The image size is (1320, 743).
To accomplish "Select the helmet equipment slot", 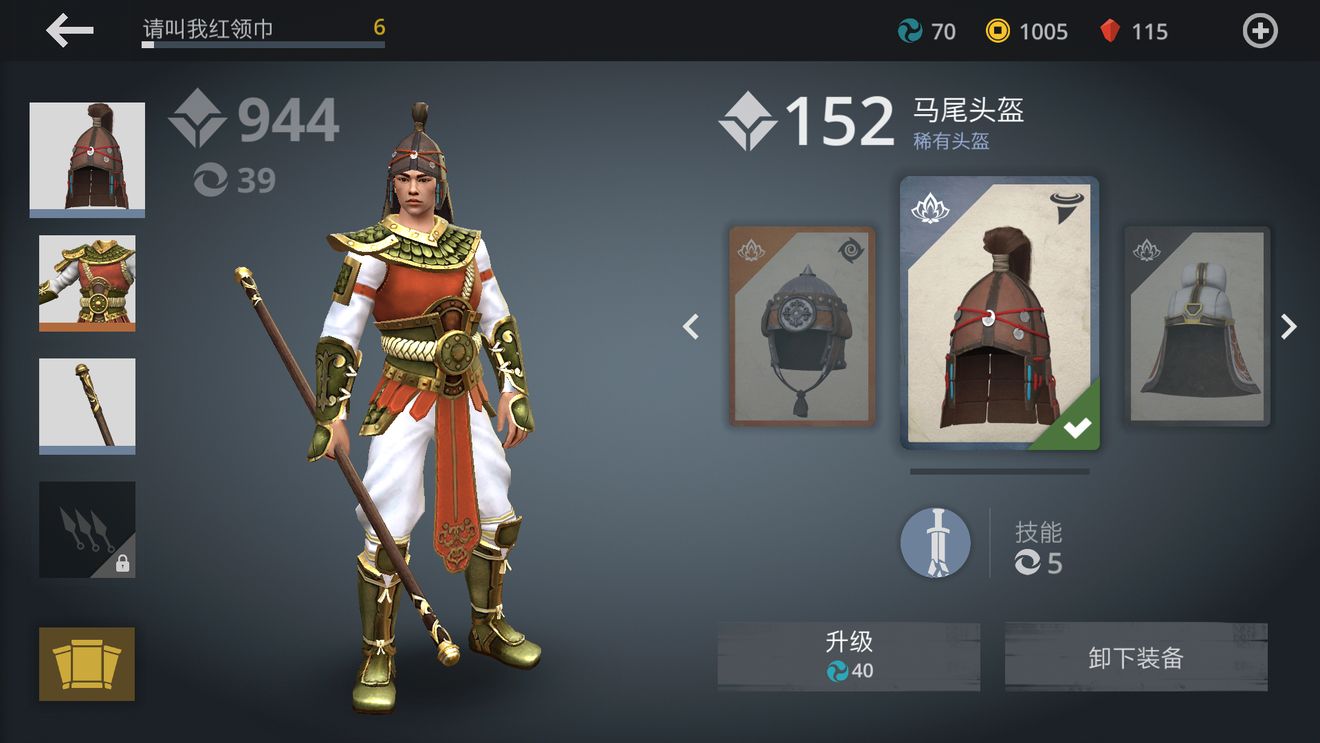I will click(87, 158).
